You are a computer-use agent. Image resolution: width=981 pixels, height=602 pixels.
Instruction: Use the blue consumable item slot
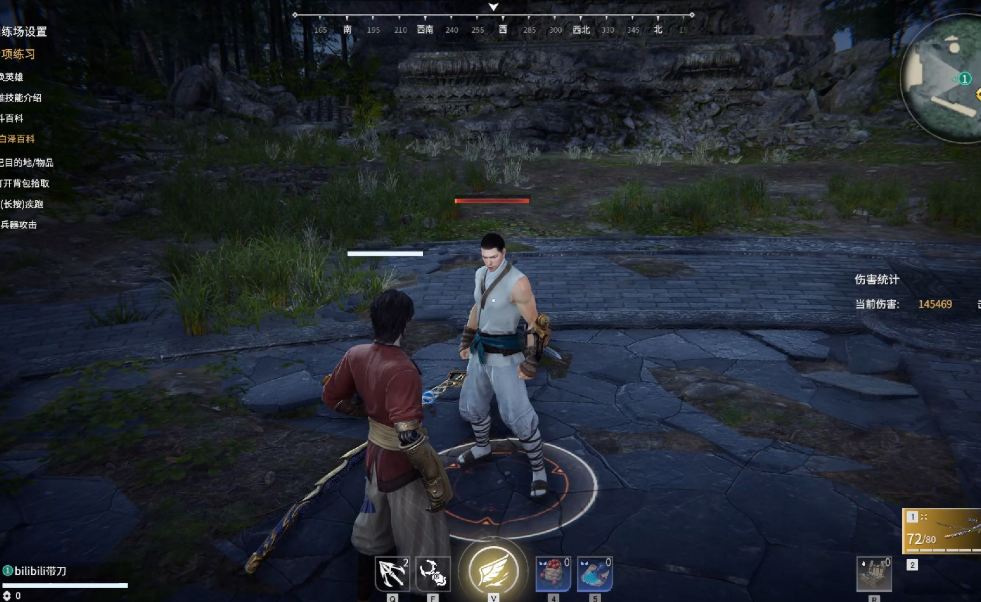[x=594, y=574]
